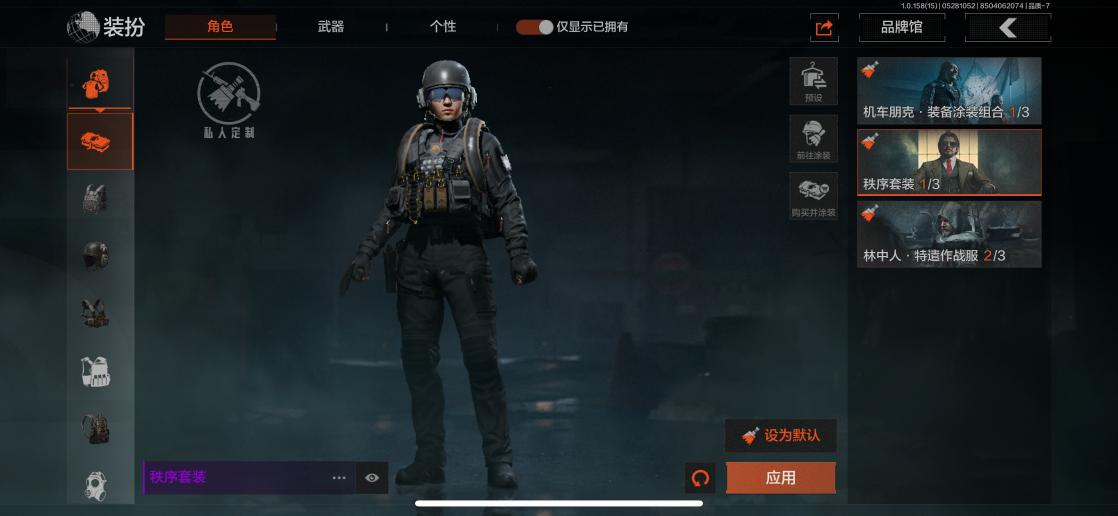Click the 前往涂装 helmet button

pyautogui.click(x=813, y=139)
